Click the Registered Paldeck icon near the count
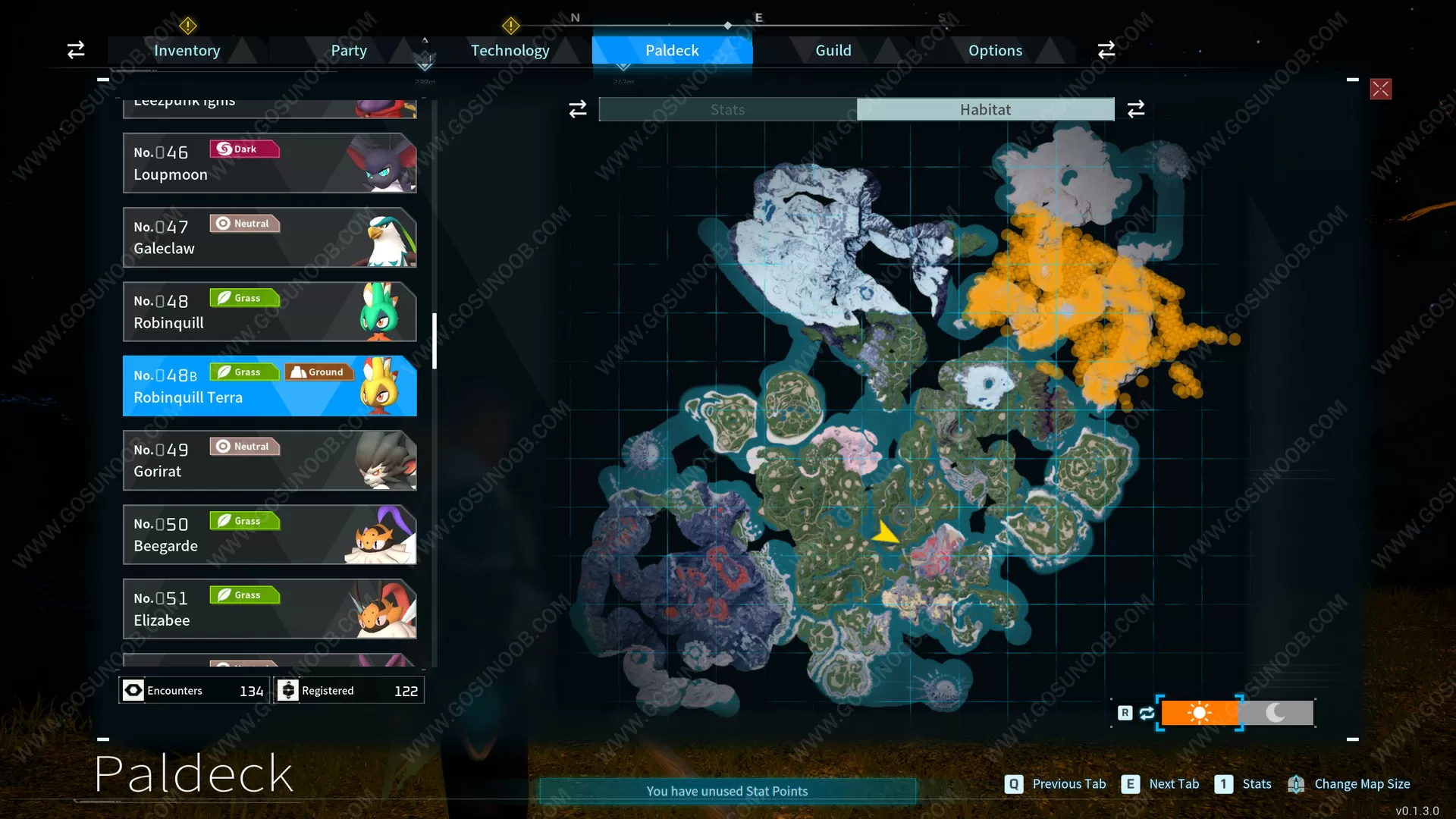The height and width of the screenshot is (819, 1456). point(288,690)
